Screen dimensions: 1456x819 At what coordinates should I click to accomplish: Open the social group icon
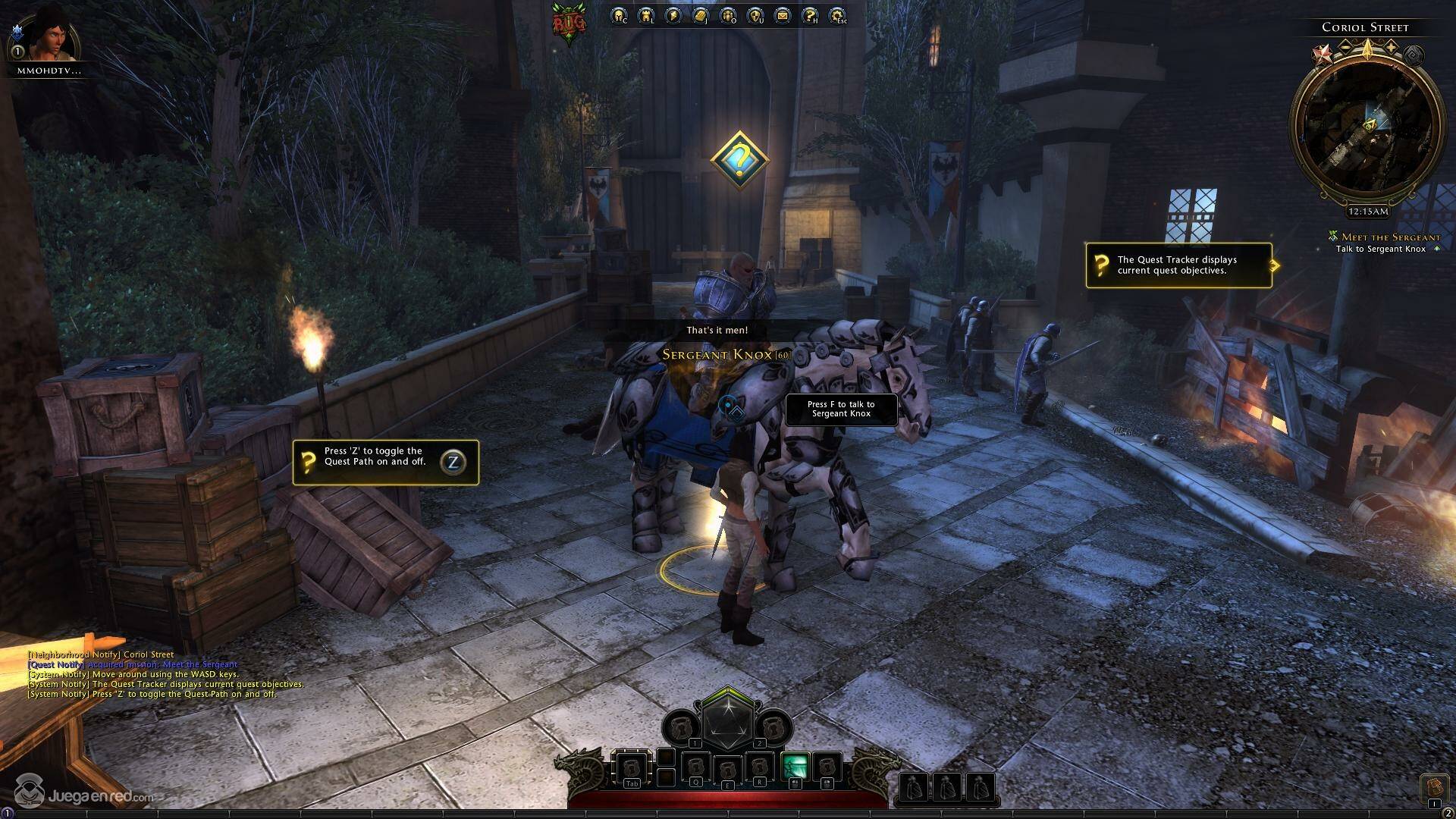point(728,15)
